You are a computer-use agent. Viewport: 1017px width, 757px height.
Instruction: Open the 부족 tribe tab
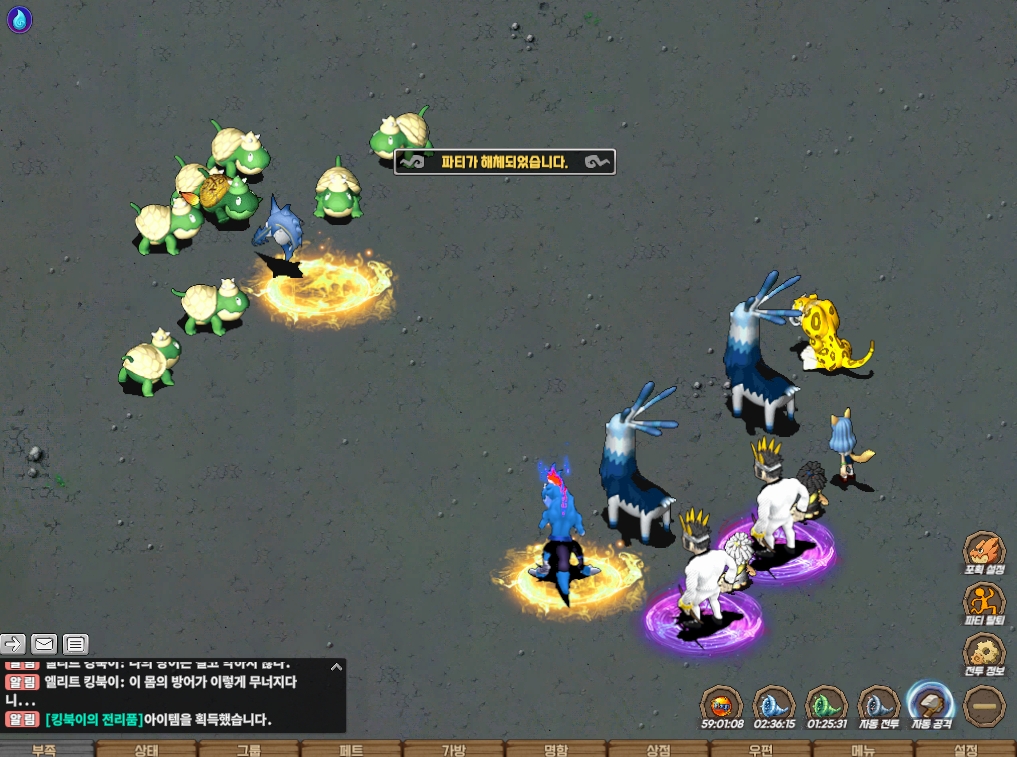click(45, 749)
